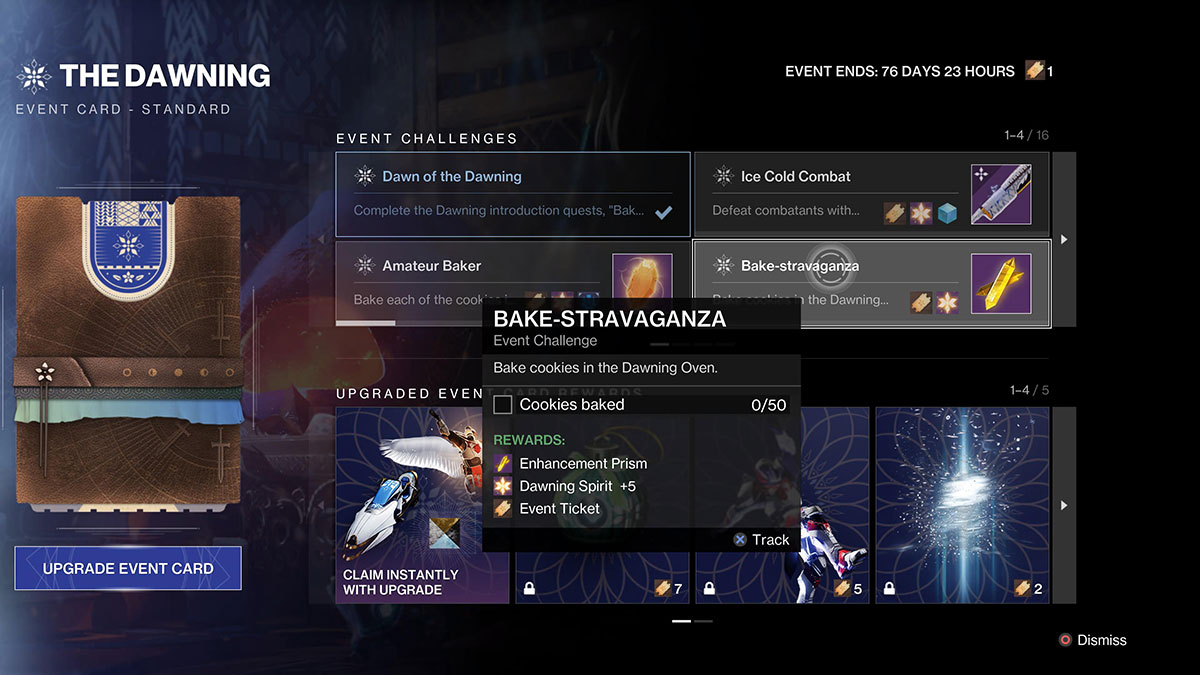Select the Claim Instantly With Upgrade reward
Image resolution: width=1200 pixels, height=675 pixels.
(x=422, y=505)
